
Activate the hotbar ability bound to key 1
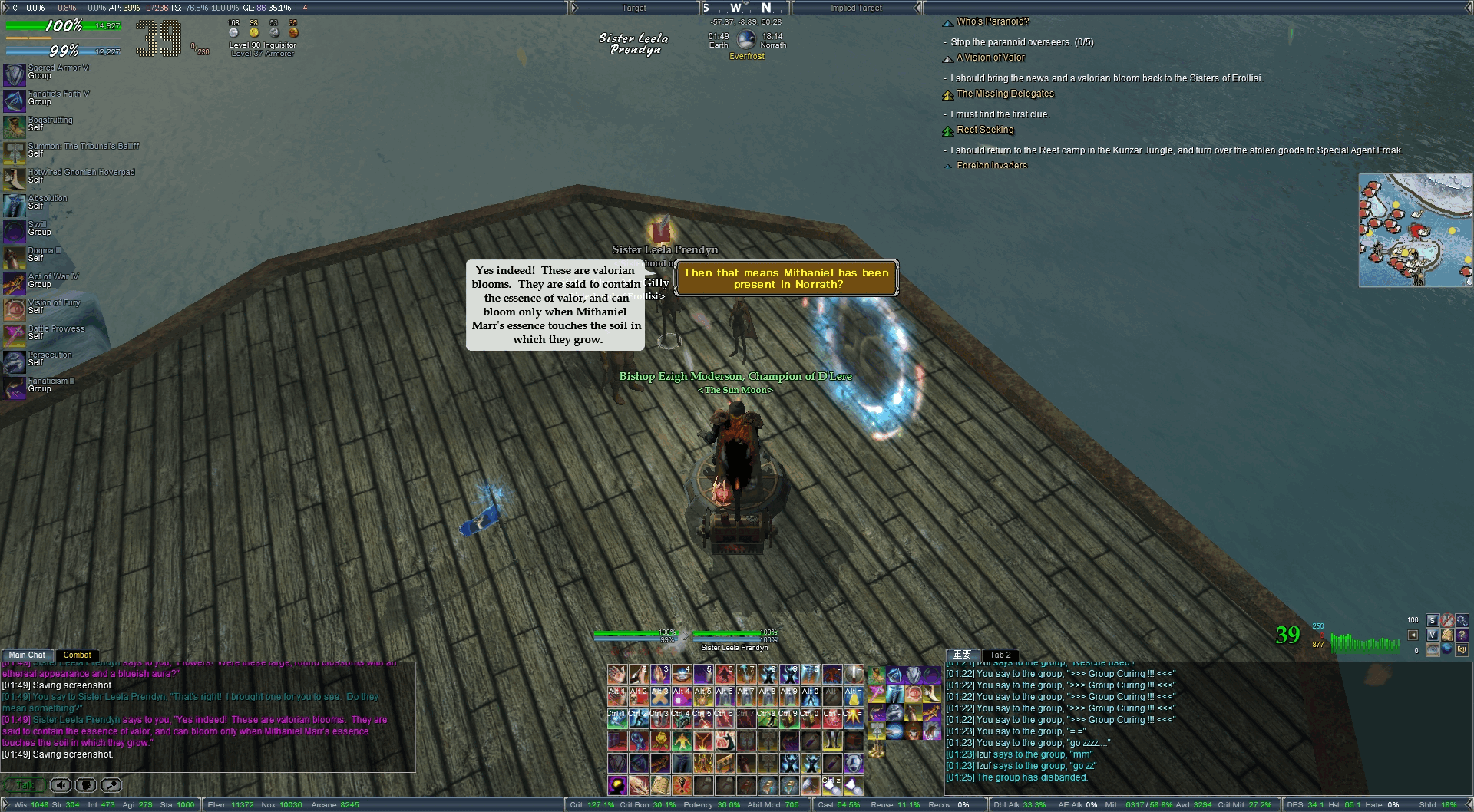tap(617, 675)
